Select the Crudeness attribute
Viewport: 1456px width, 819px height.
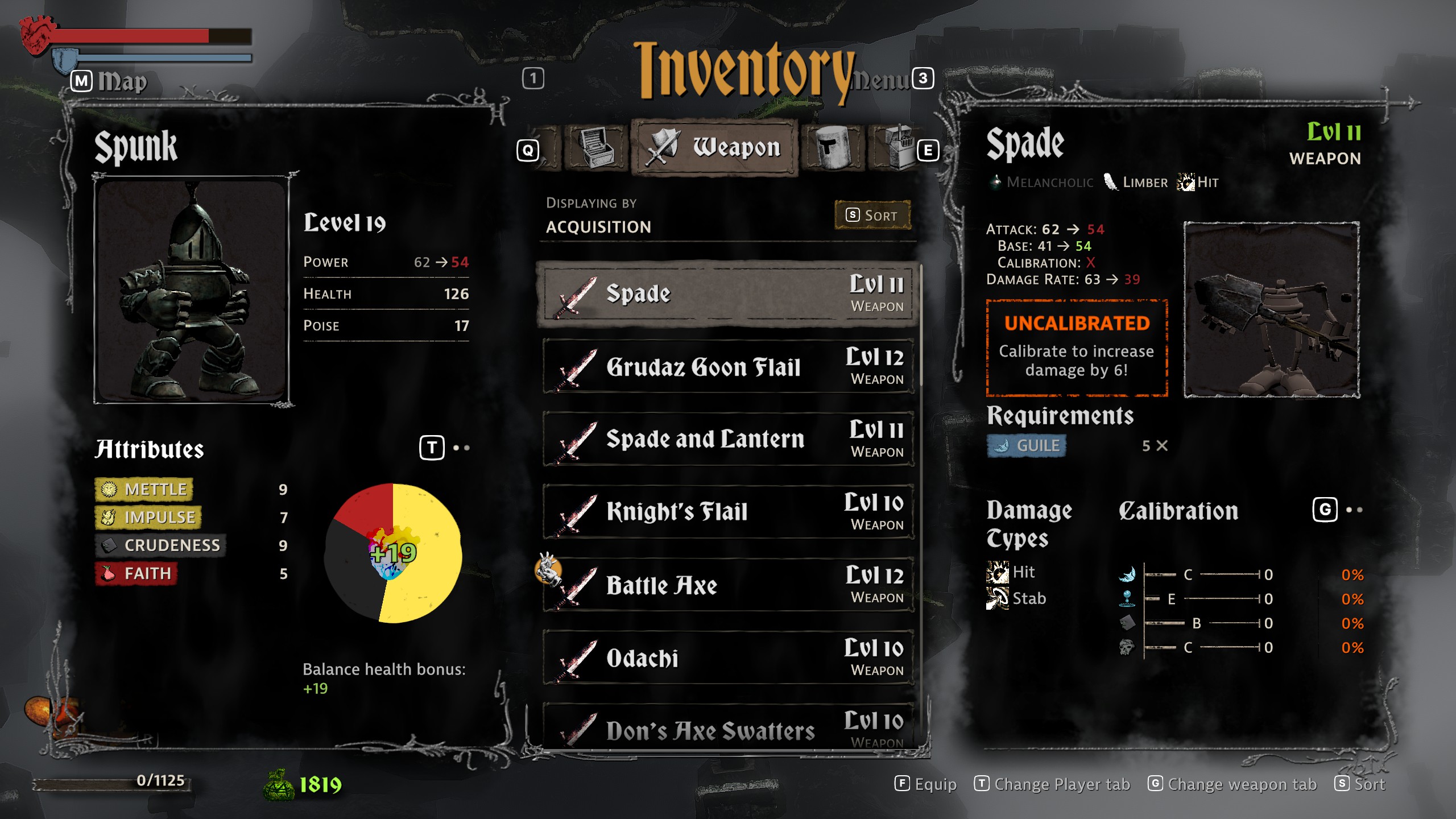pos(160,545)
